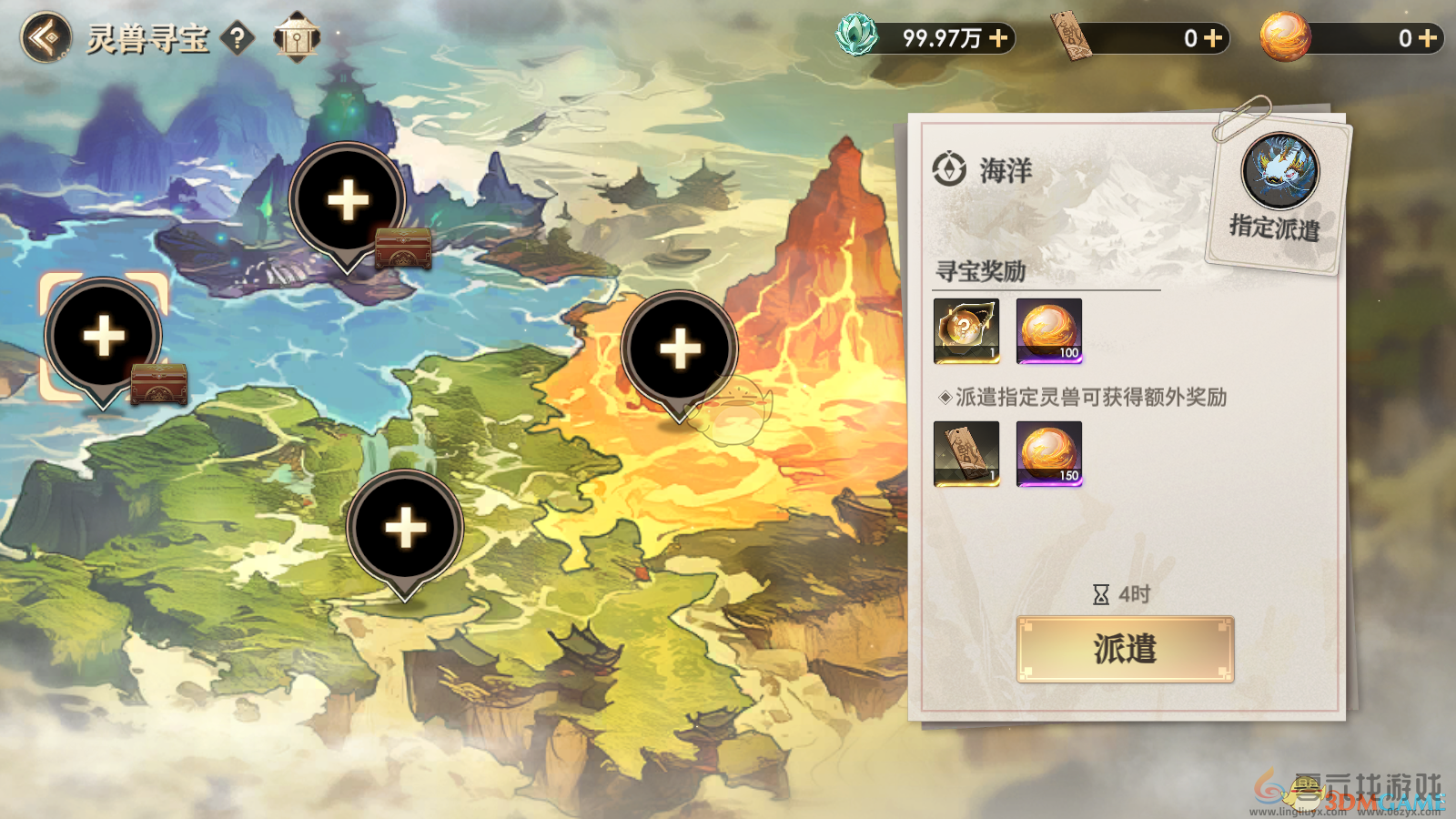Choose the green plains map marker
Image resolution: width=1456 pixels, height=819 pixels.
pyautogui.click(x=405, y=529)
